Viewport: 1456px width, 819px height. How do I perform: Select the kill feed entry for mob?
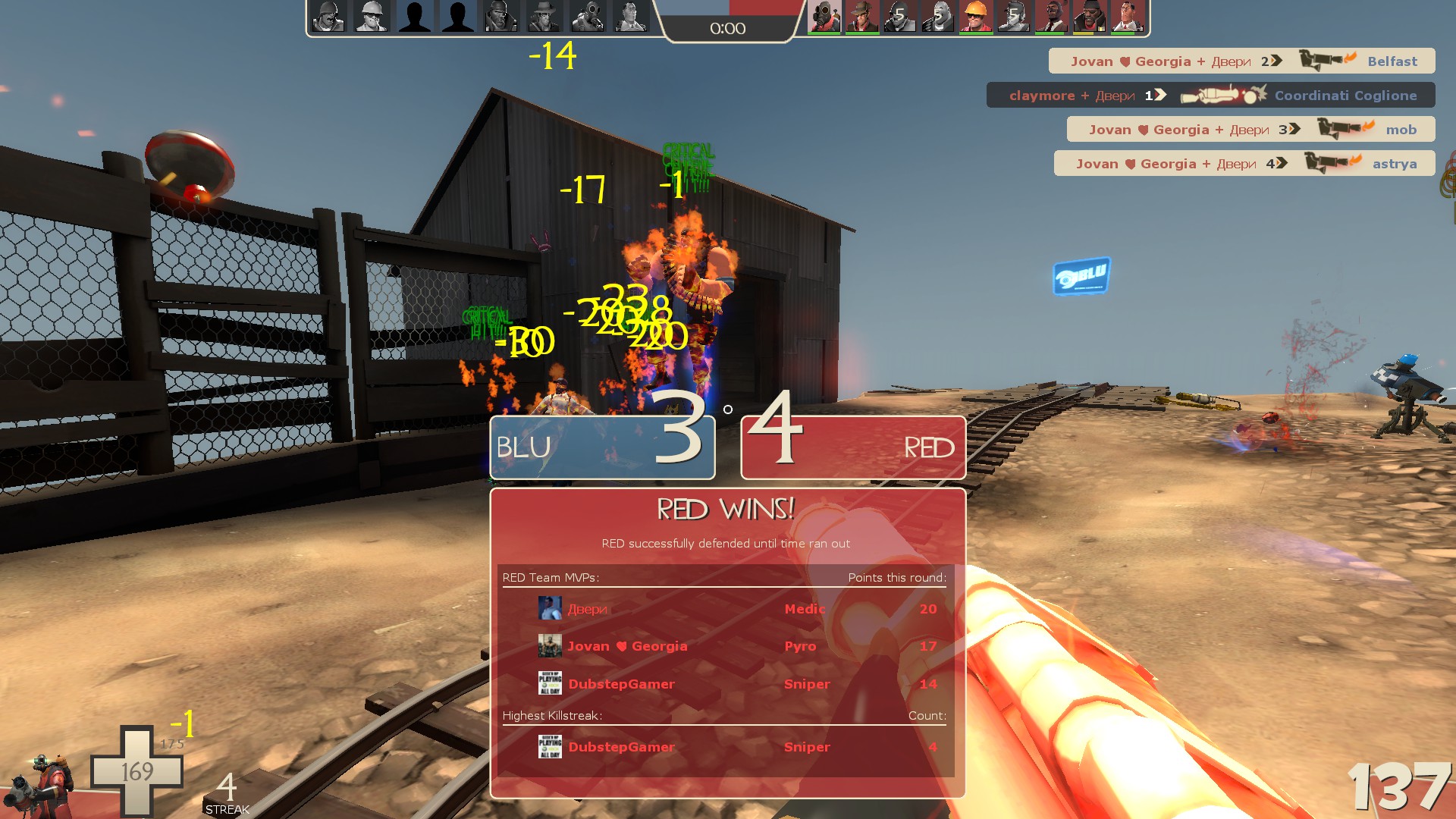tap(1250, 130)
